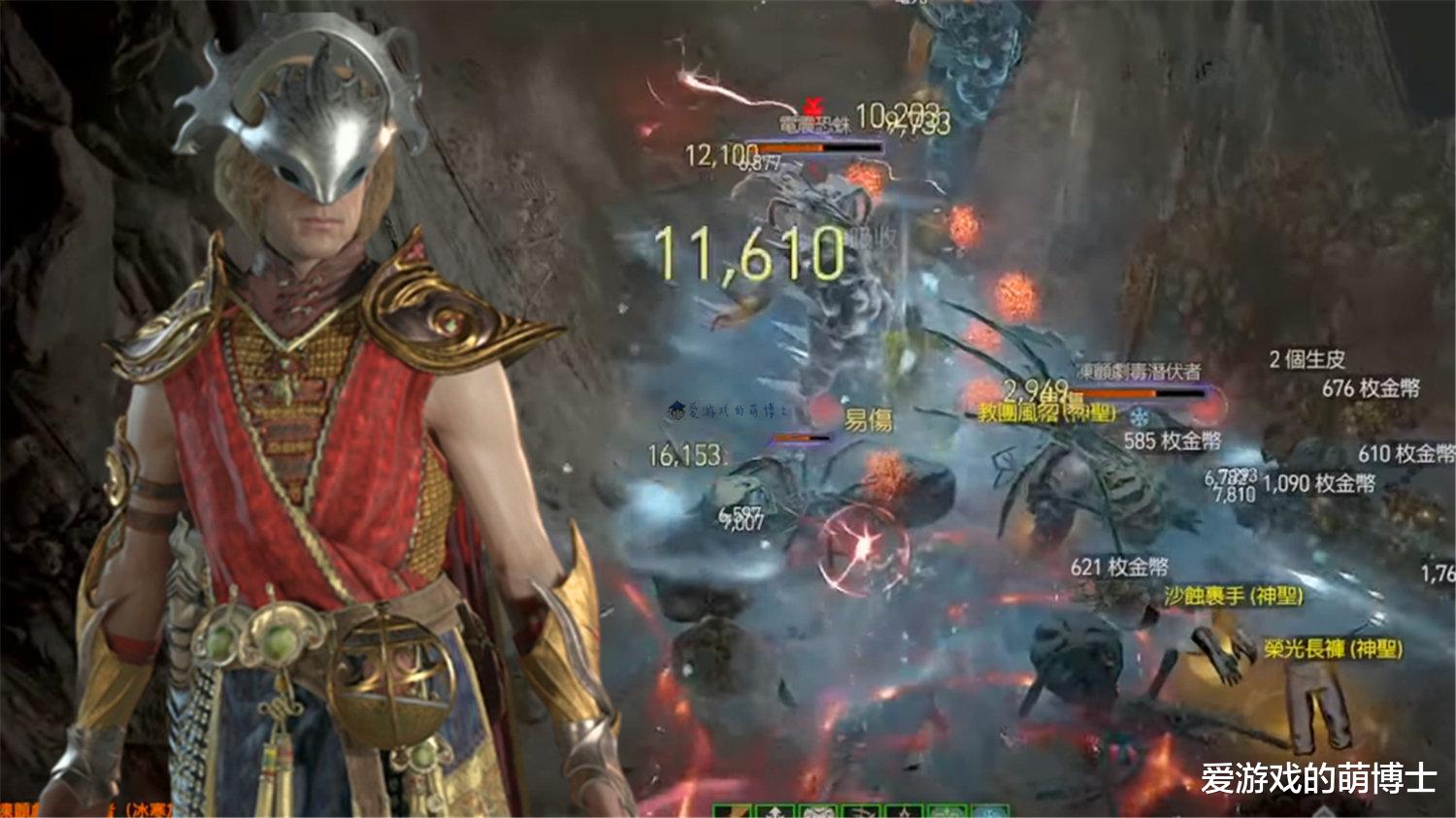Pick up the 621 枚金幣 gold label
The height and width of the screenshot is (818, 1456).
click(1119, 567)
